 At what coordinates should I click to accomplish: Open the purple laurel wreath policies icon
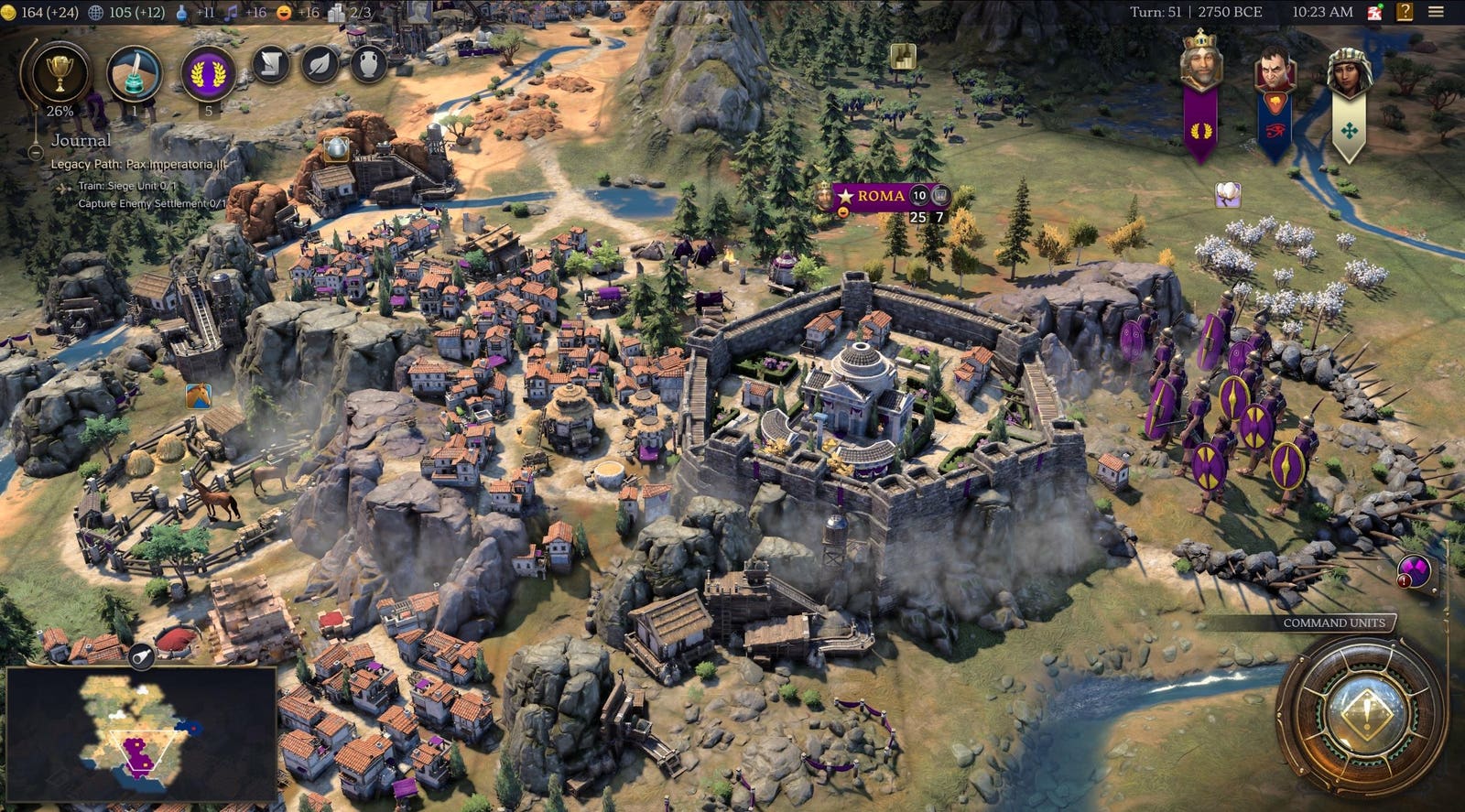[209, 73]
